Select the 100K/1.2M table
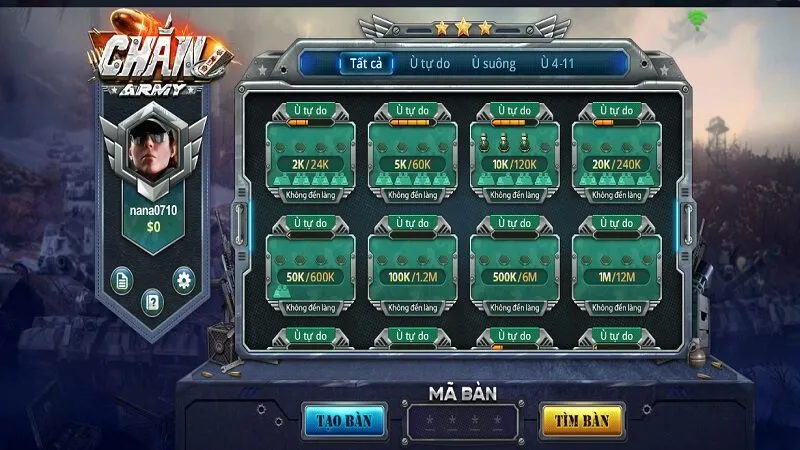The image size is (800, 450). tap(412, 267)
